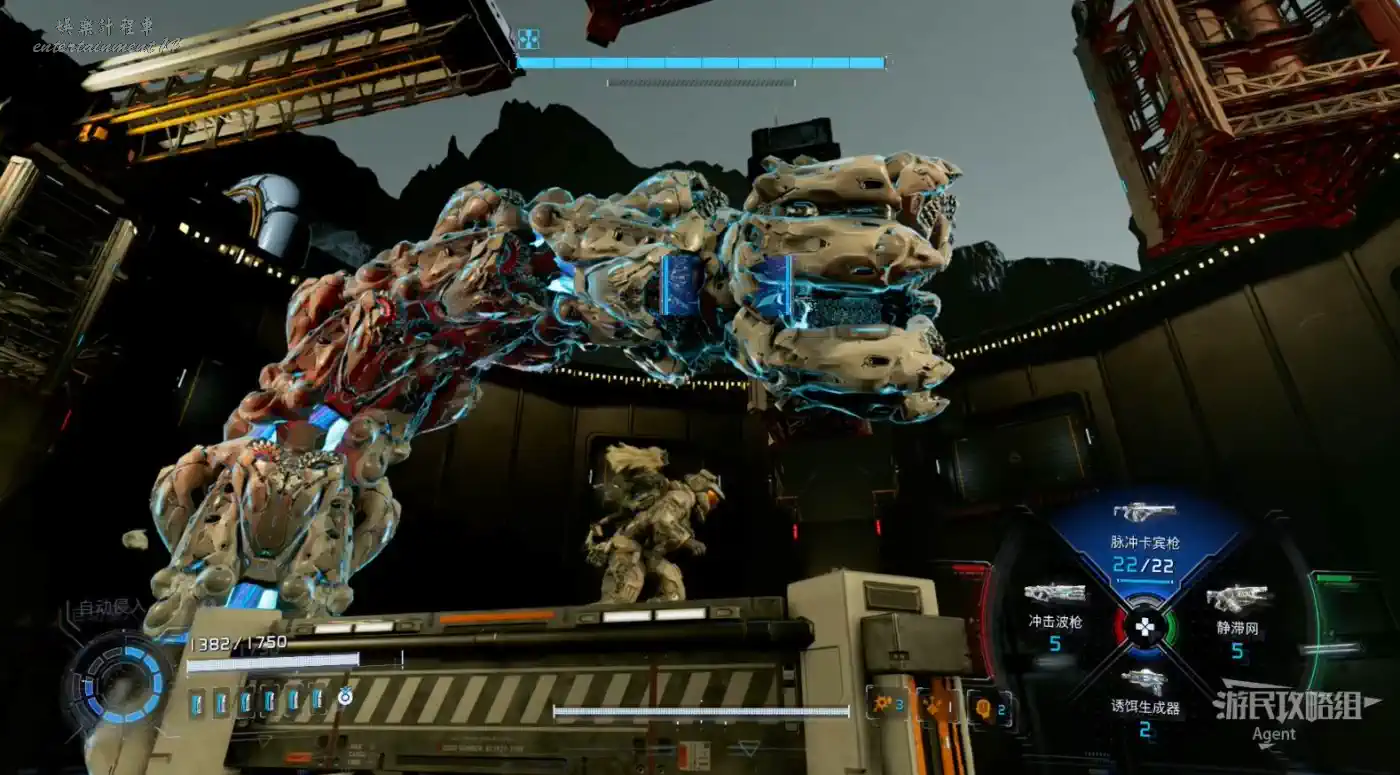Click the boss target marker icon

pos(528,39)
